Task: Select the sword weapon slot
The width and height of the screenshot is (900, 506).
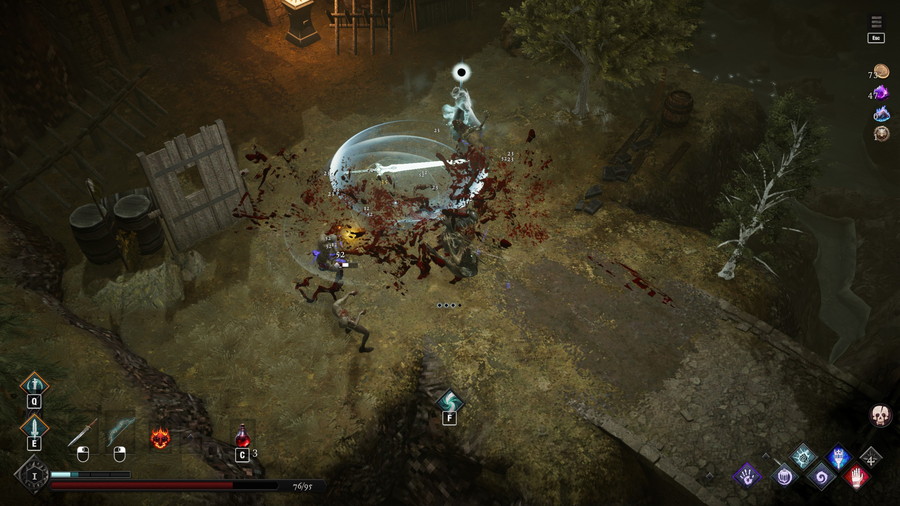Action: (x=83, y=432)
